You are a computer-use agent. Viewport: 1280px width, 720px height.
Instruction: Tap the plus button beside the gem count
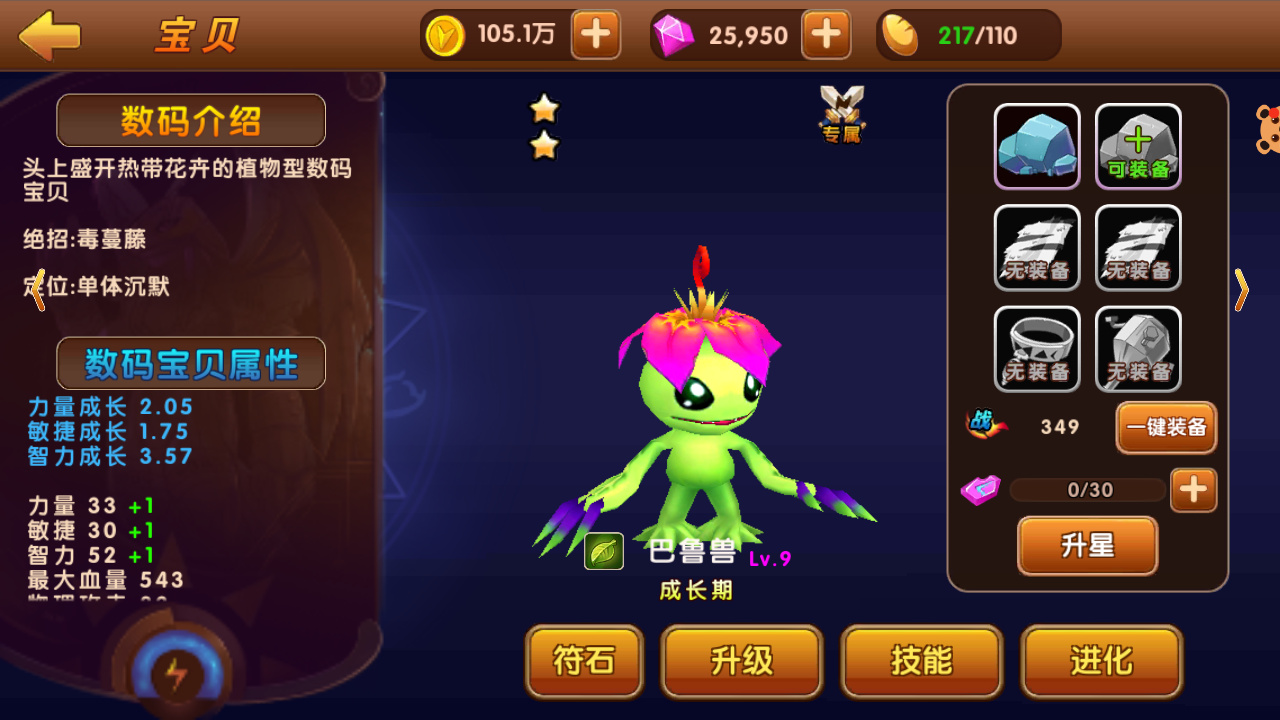(x=826, y=34)
